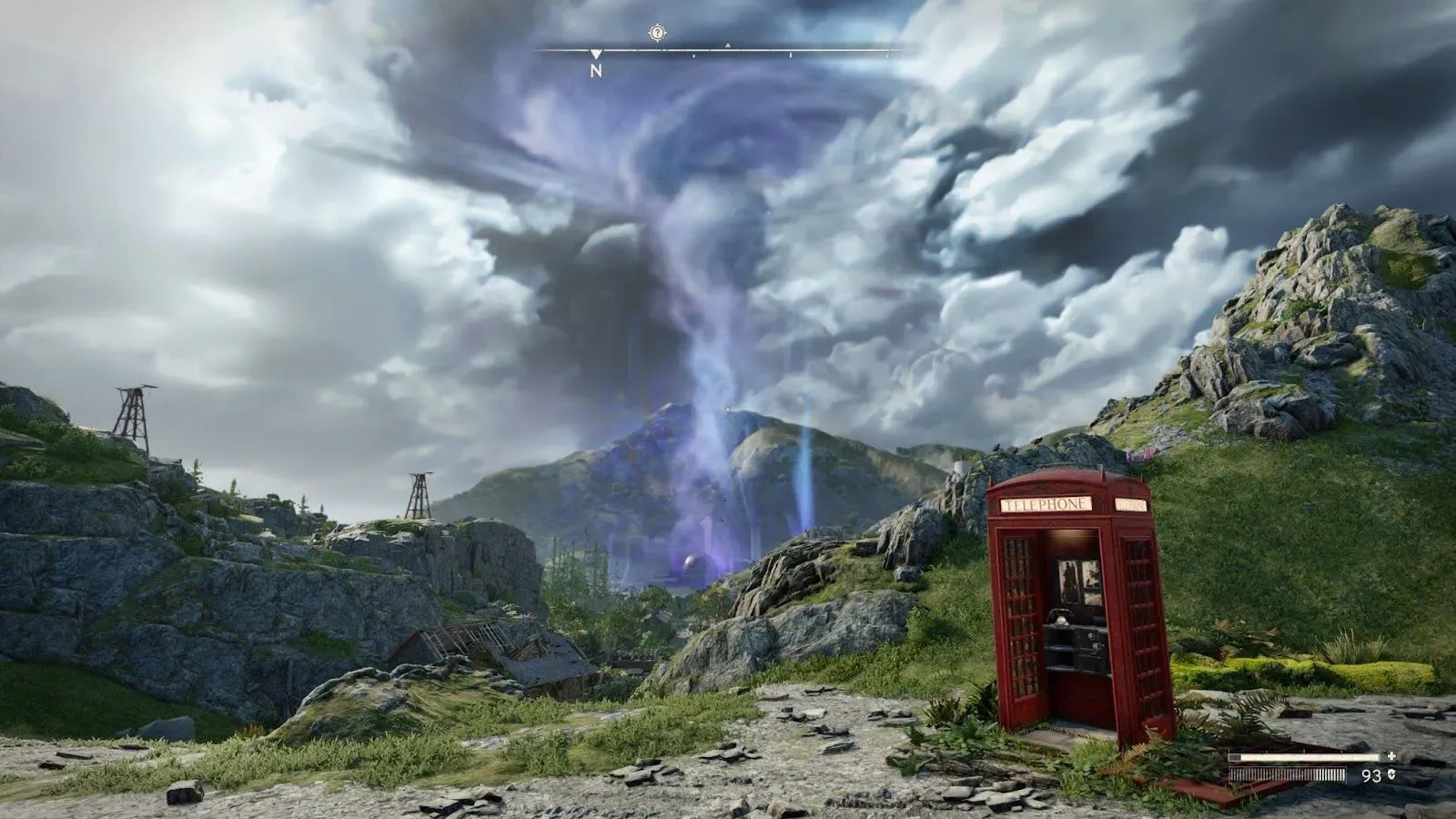Select the question mark marker on the compass
This screenshot has height=819, width=1456.
coord(657,34)
